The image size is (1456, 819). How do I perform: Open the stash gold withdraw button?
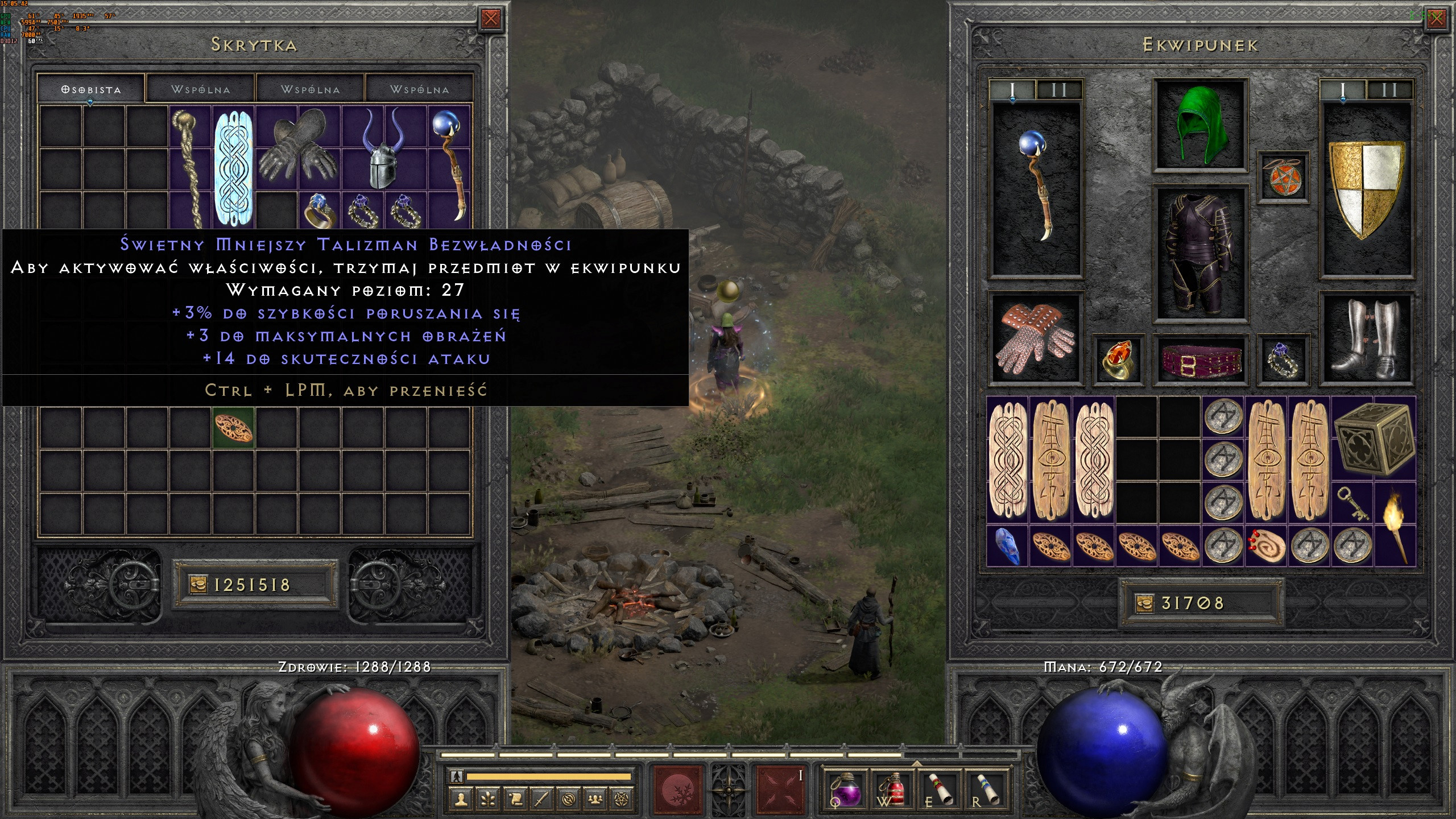click(x=198, y=584)
